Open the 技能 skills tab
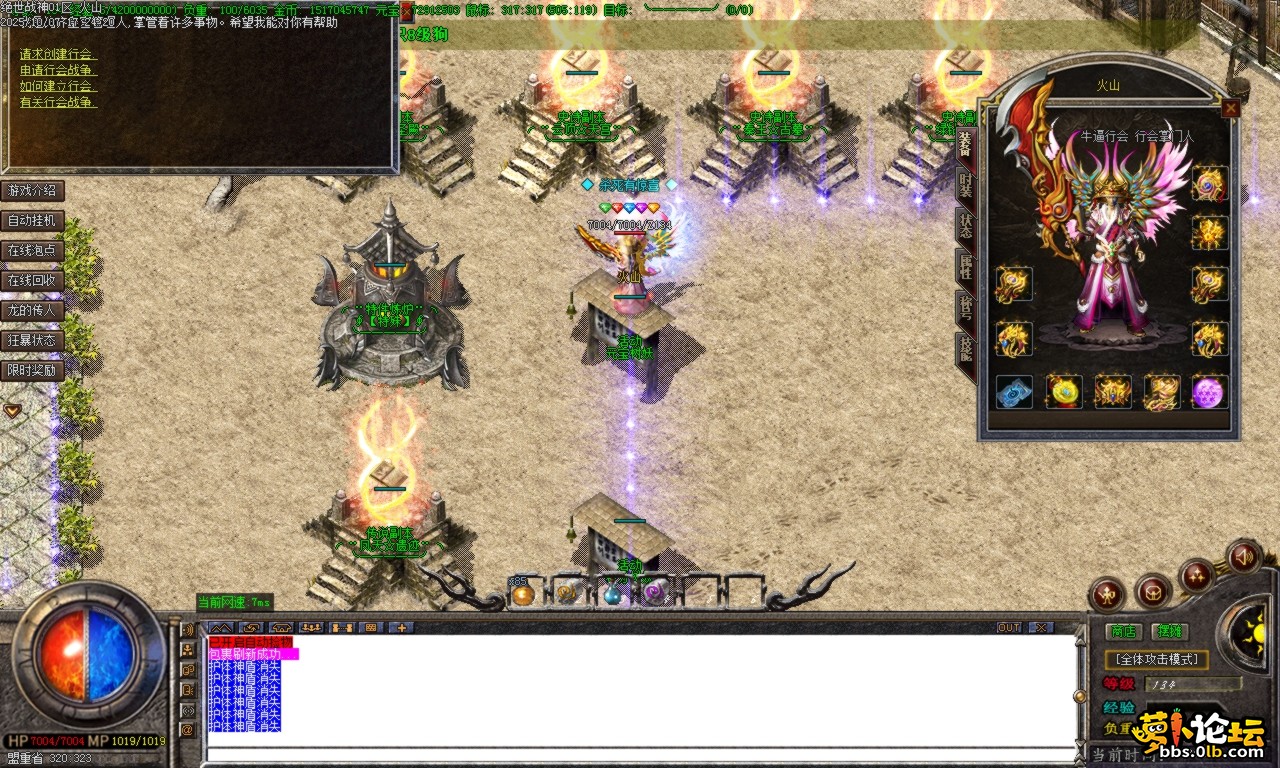Viewport: 1280px width, 768px height. coord(965,350)
